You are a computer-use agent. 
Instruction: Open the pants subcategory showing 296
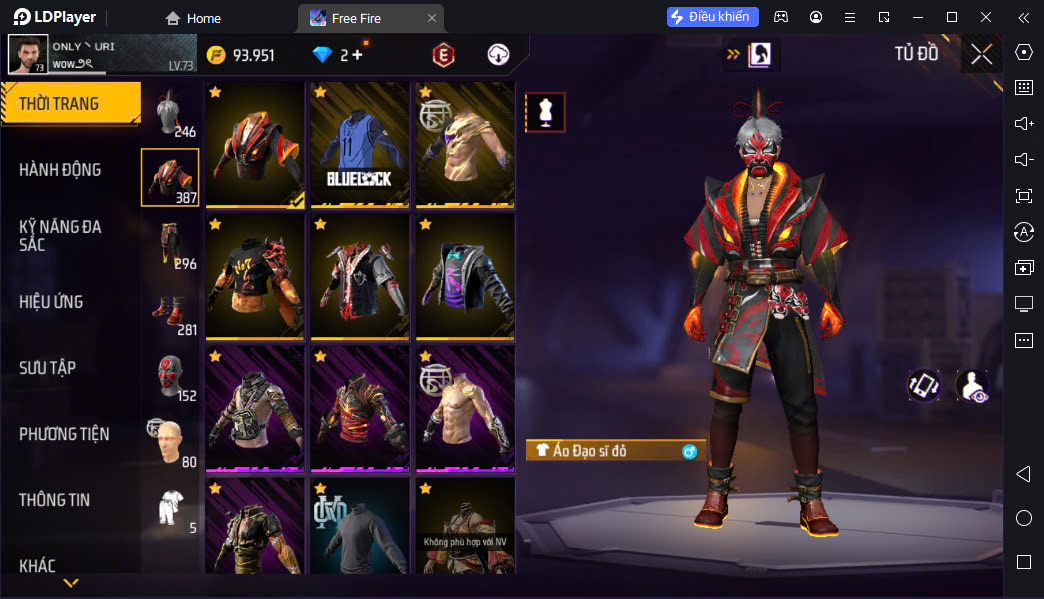[171, 244]
